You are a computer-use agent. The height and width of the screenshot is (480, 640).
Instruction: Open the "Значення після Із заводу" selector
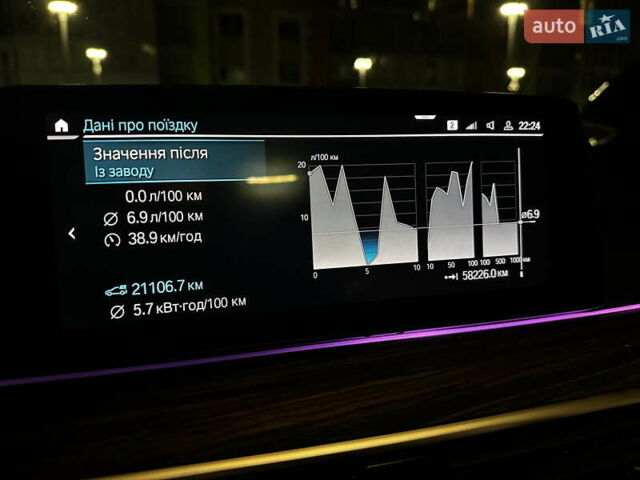click(x=174, y=161)
